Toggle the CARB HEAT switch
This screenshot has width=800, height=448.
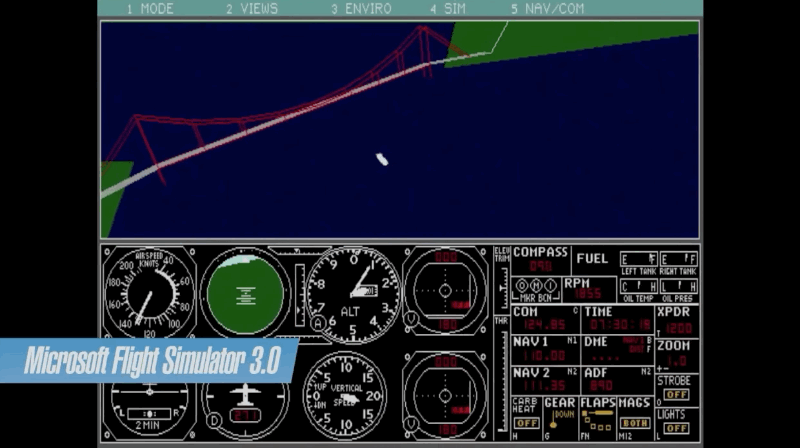pos(526,423)
